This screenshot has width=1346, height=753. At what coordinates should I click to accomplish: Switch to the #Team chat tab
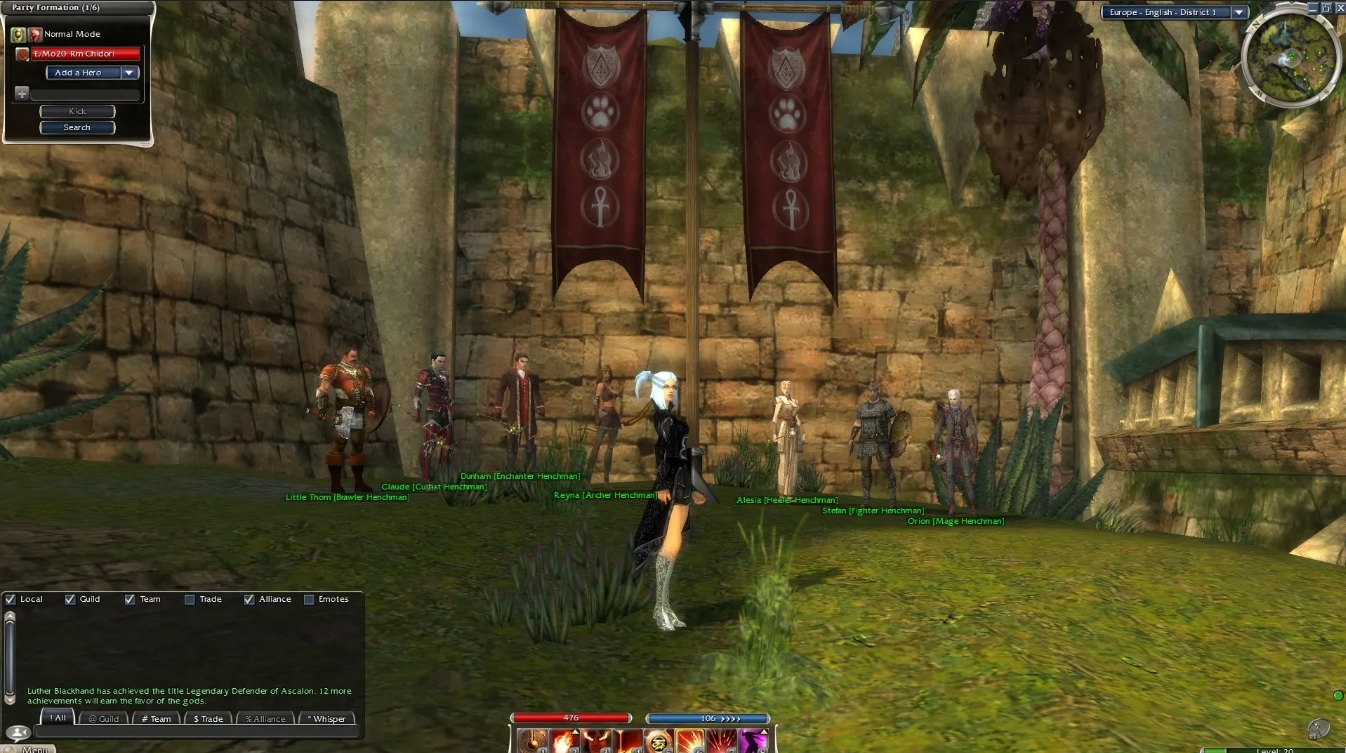(x=155, y=718)
